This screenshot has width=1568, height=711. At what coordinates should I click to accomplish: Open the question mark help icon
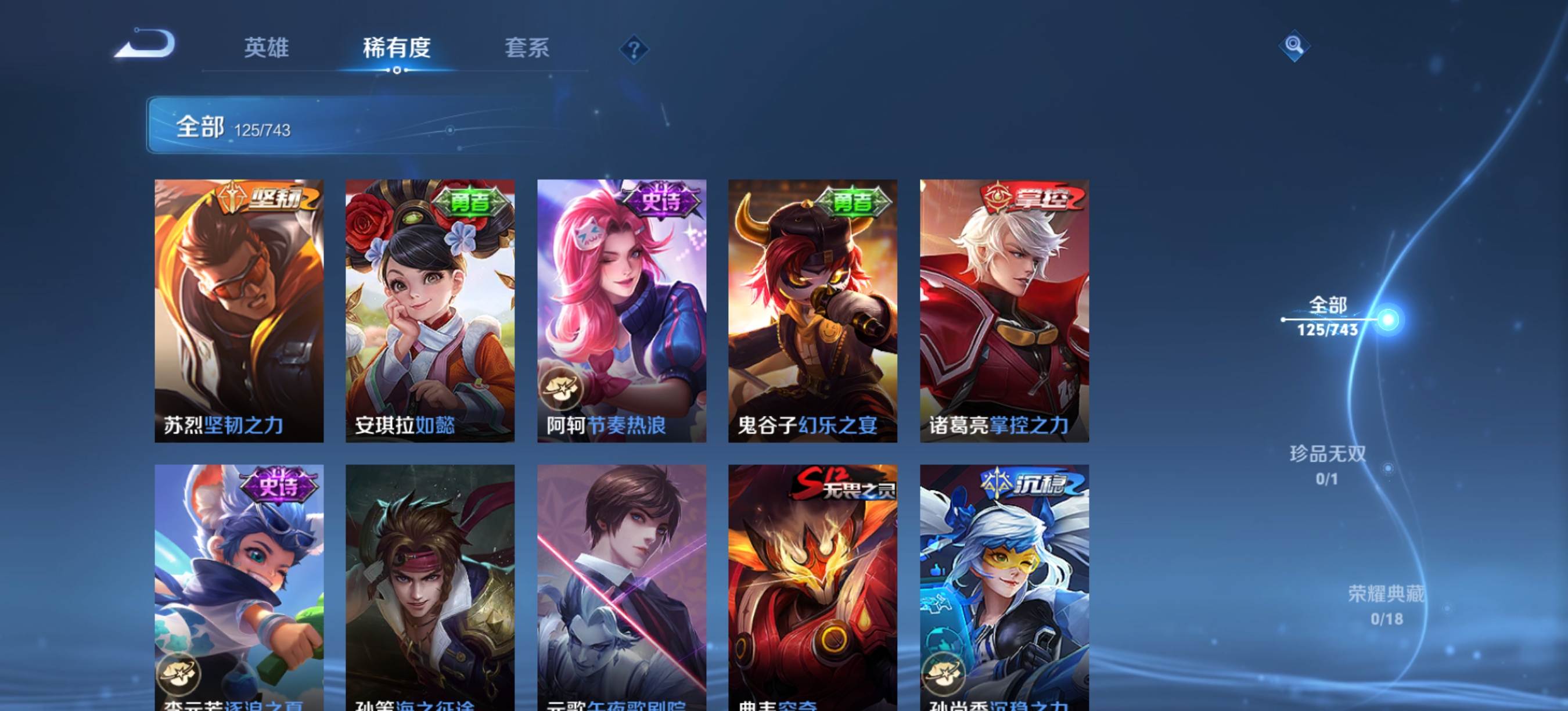[x=634, y=49]
